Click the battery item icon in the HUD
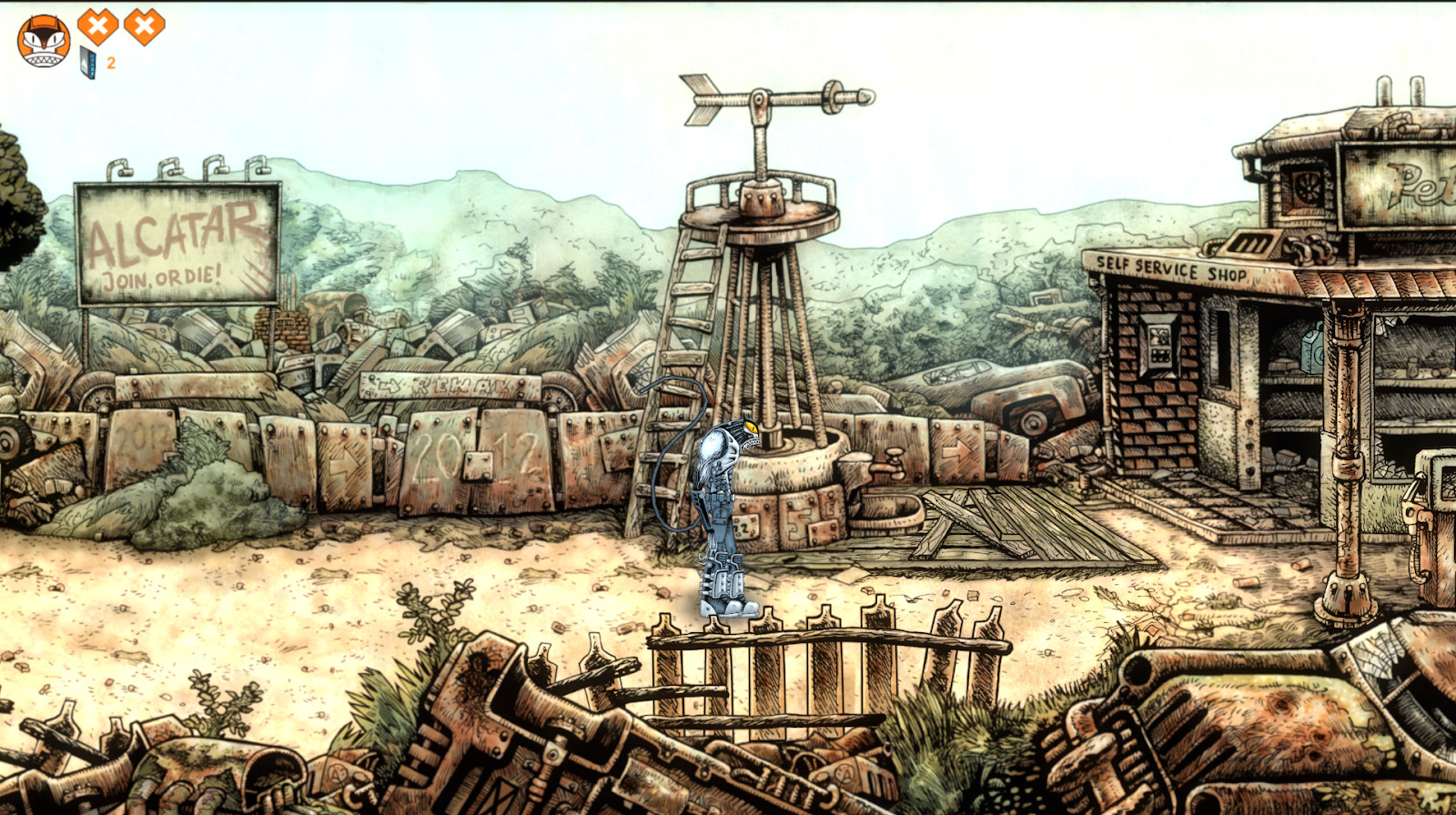1456x815 pixels. 87,62
